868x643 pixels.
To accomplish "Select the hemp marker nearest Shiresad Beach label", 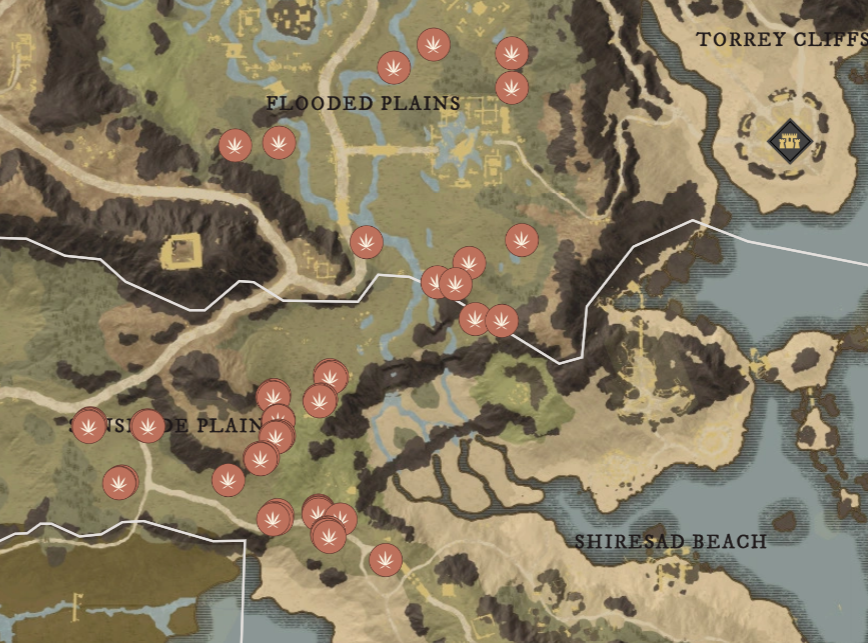I will coord(386,560).
